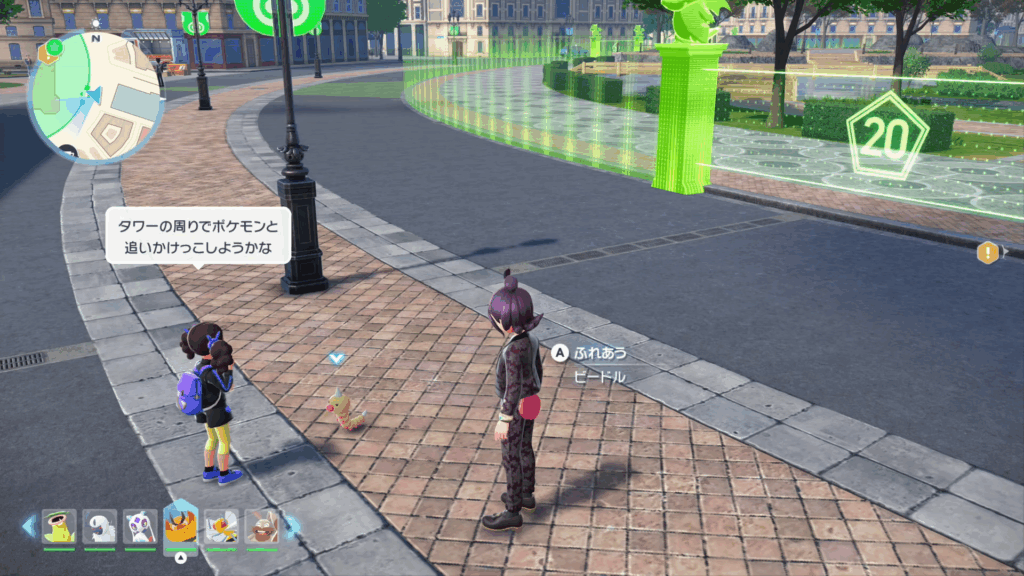Choose Beedrill in the party bar
Image resolution: width=1024 pixels, height=576 pixels.
coord(221,525)
